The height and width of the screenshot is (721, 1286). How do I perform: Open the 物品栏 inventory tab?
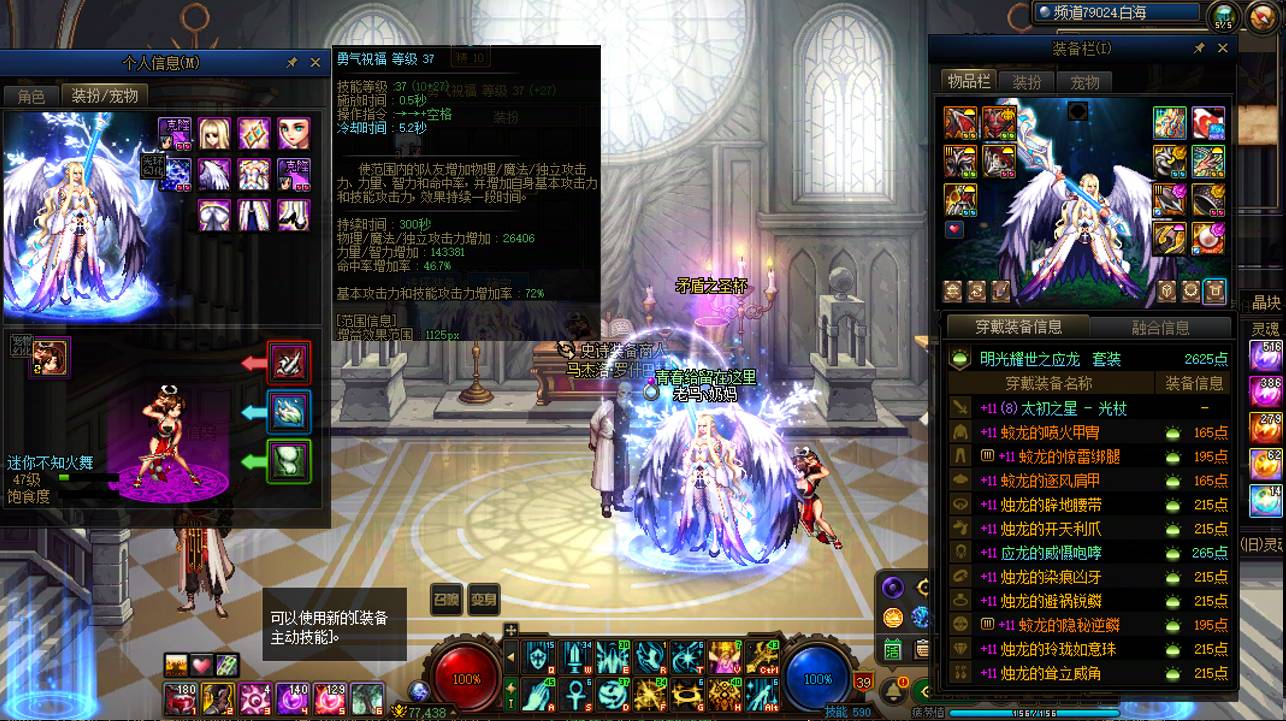968,82
